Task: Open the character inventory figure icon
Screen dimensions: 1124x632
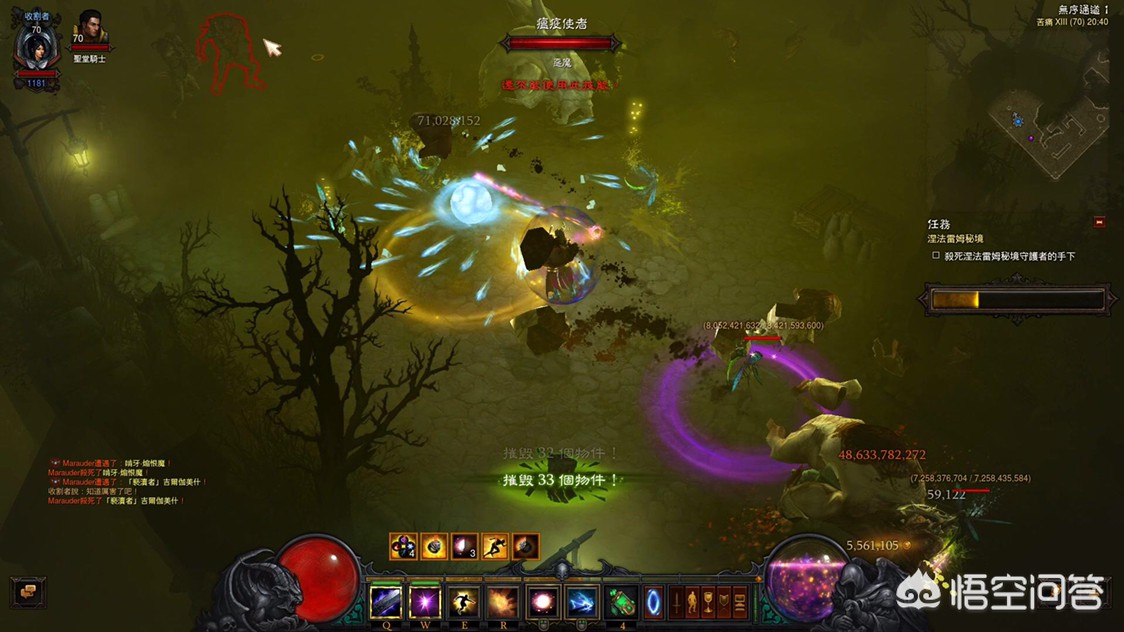Action: (693, 602)
